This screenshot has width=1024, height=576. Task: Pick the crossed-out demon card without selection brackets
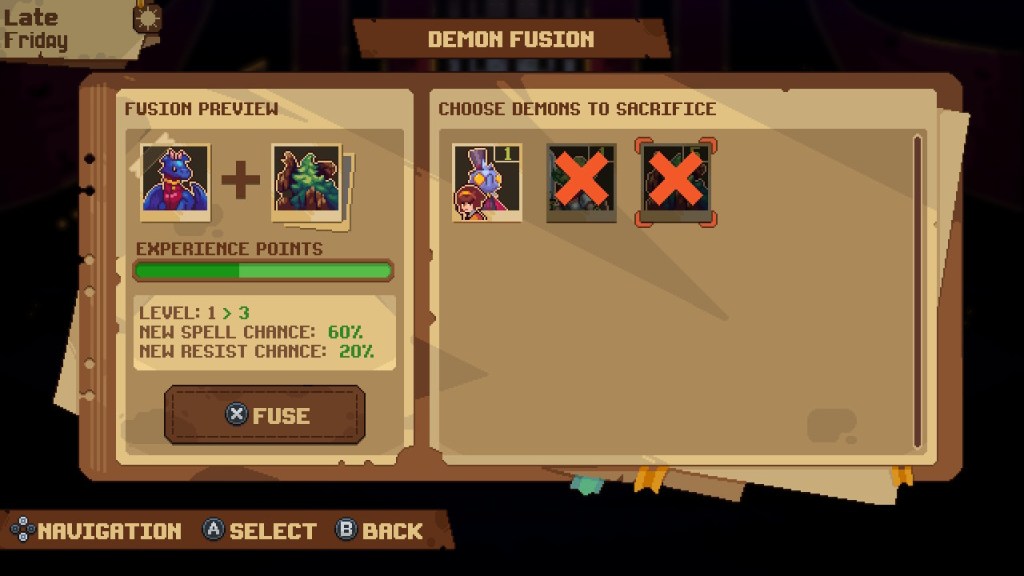point(582,182)
